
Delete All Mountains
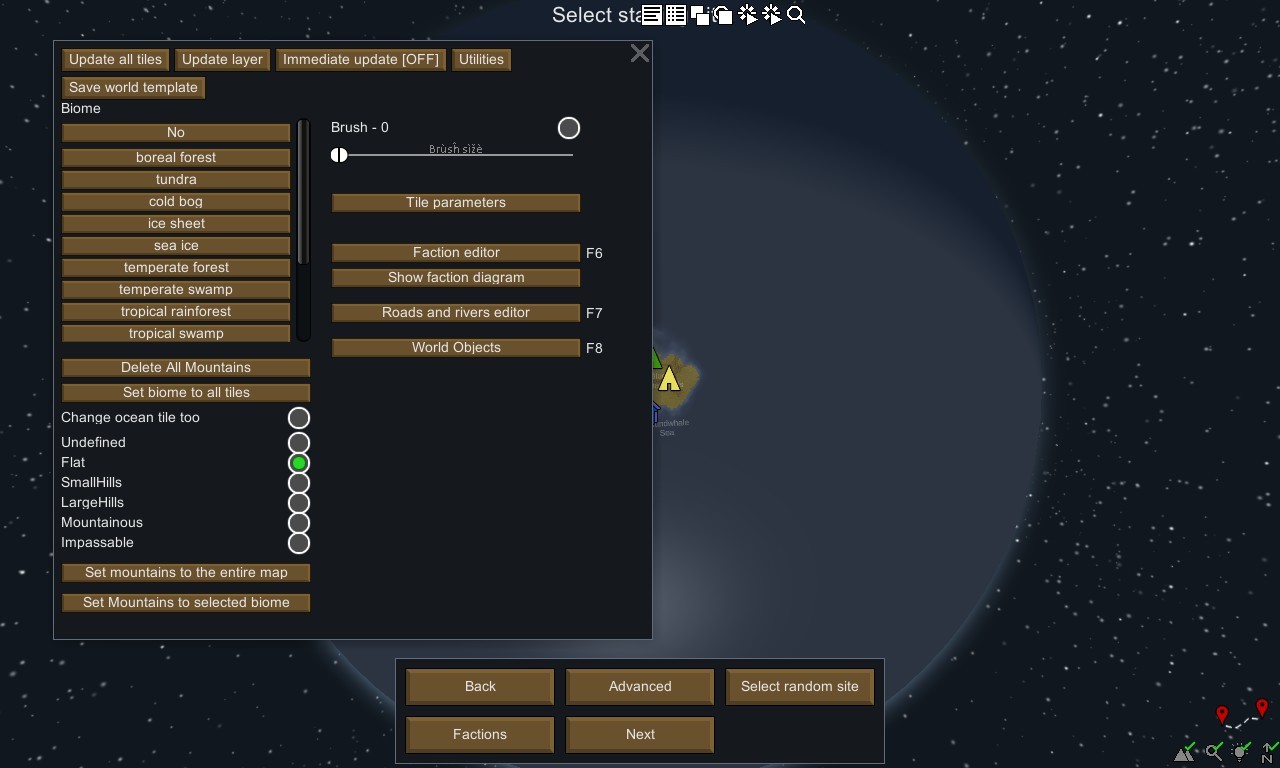pyautogui.click(x=186, y=368)
